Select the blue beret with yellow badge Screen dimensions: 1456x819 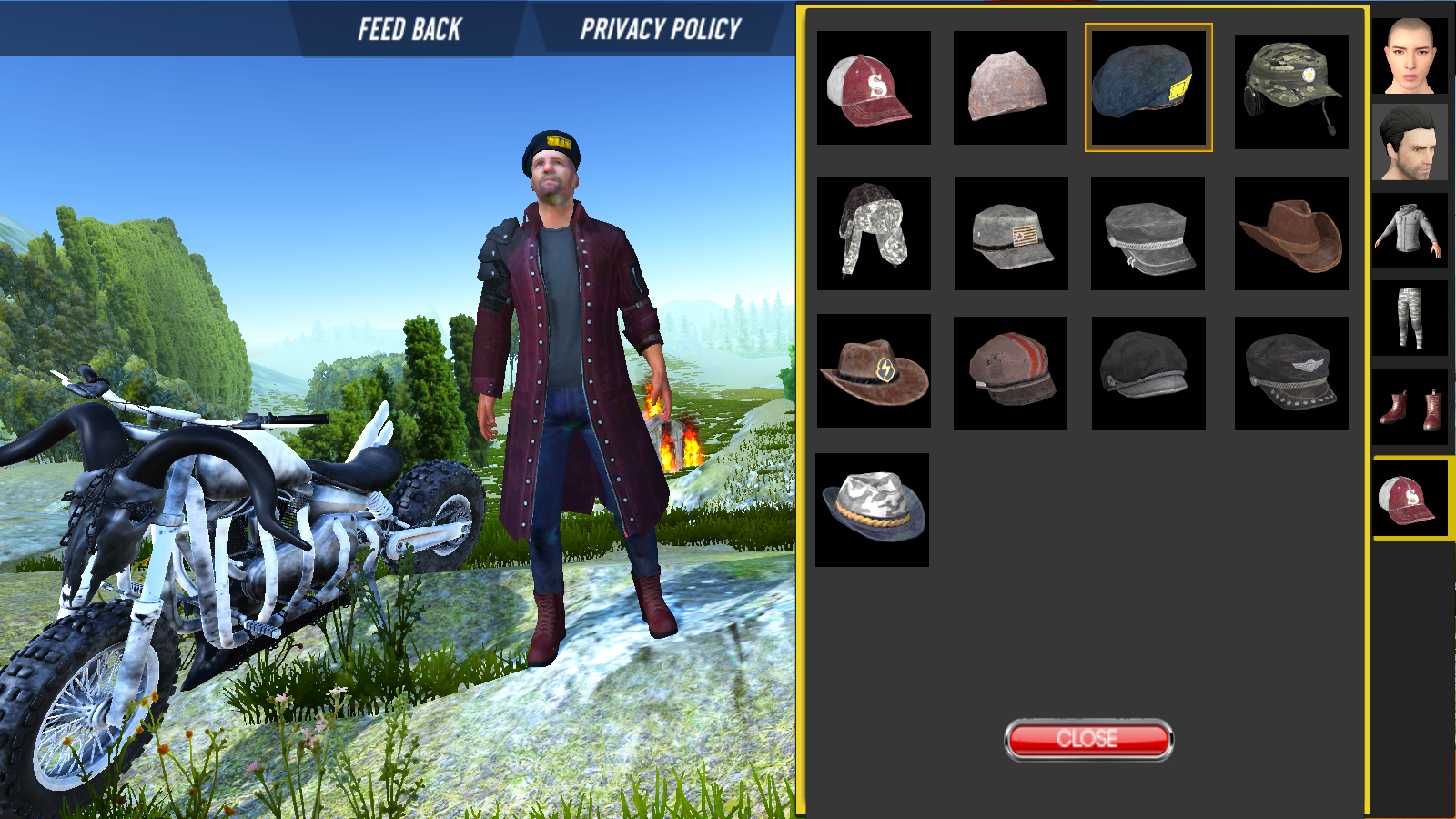coord(1148,87)
